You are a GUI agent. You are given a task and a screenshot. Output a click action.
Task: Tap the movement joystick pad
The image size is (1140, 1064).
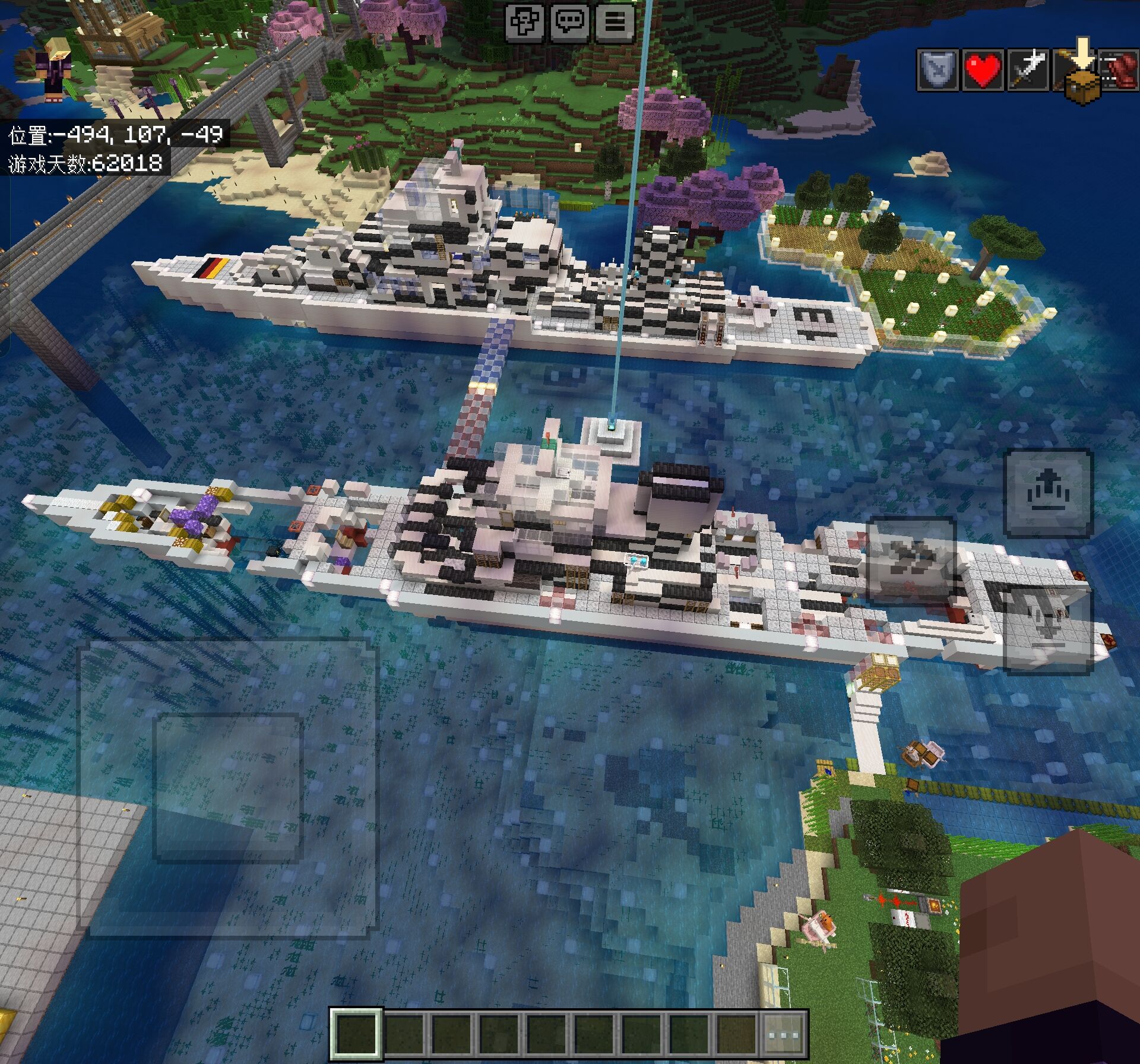[229, 787]
